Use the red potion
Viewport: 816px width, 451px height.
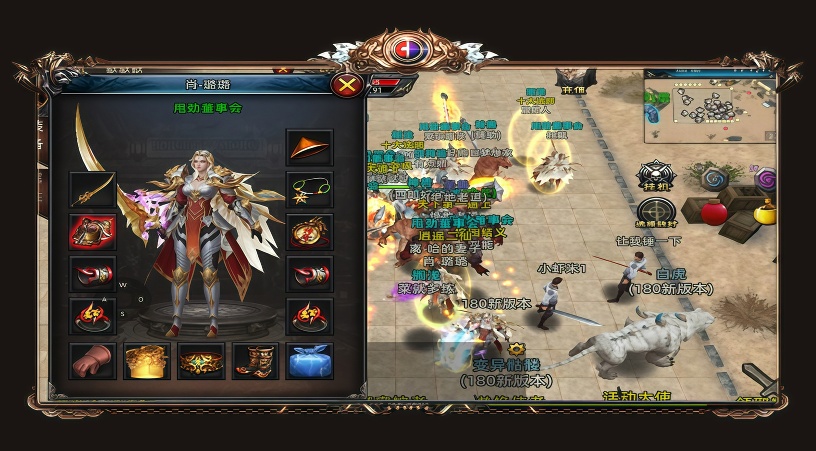pos(714,212)
